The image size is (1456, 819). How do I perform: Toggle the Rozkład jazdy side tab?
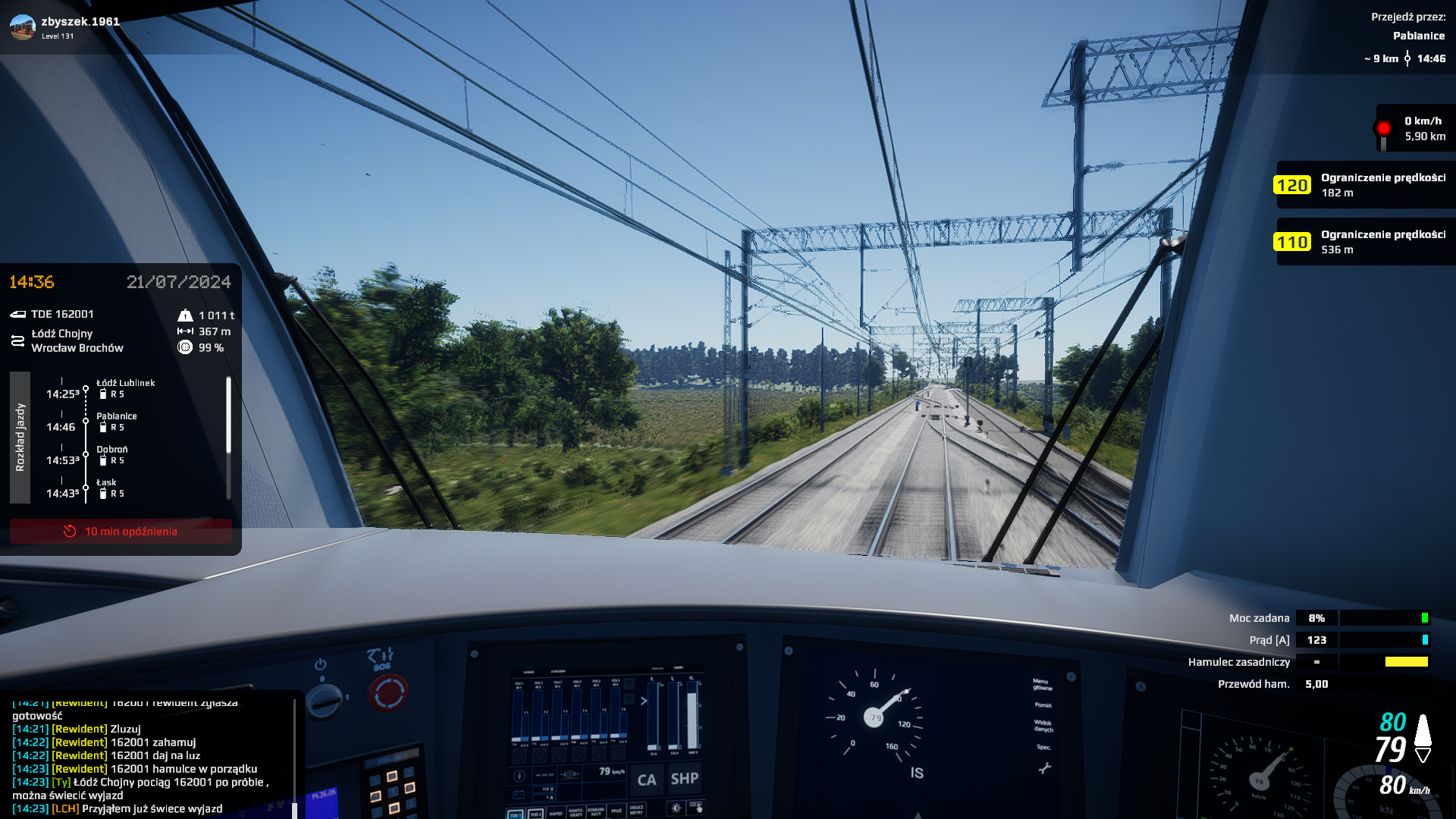tap(20, 438)
